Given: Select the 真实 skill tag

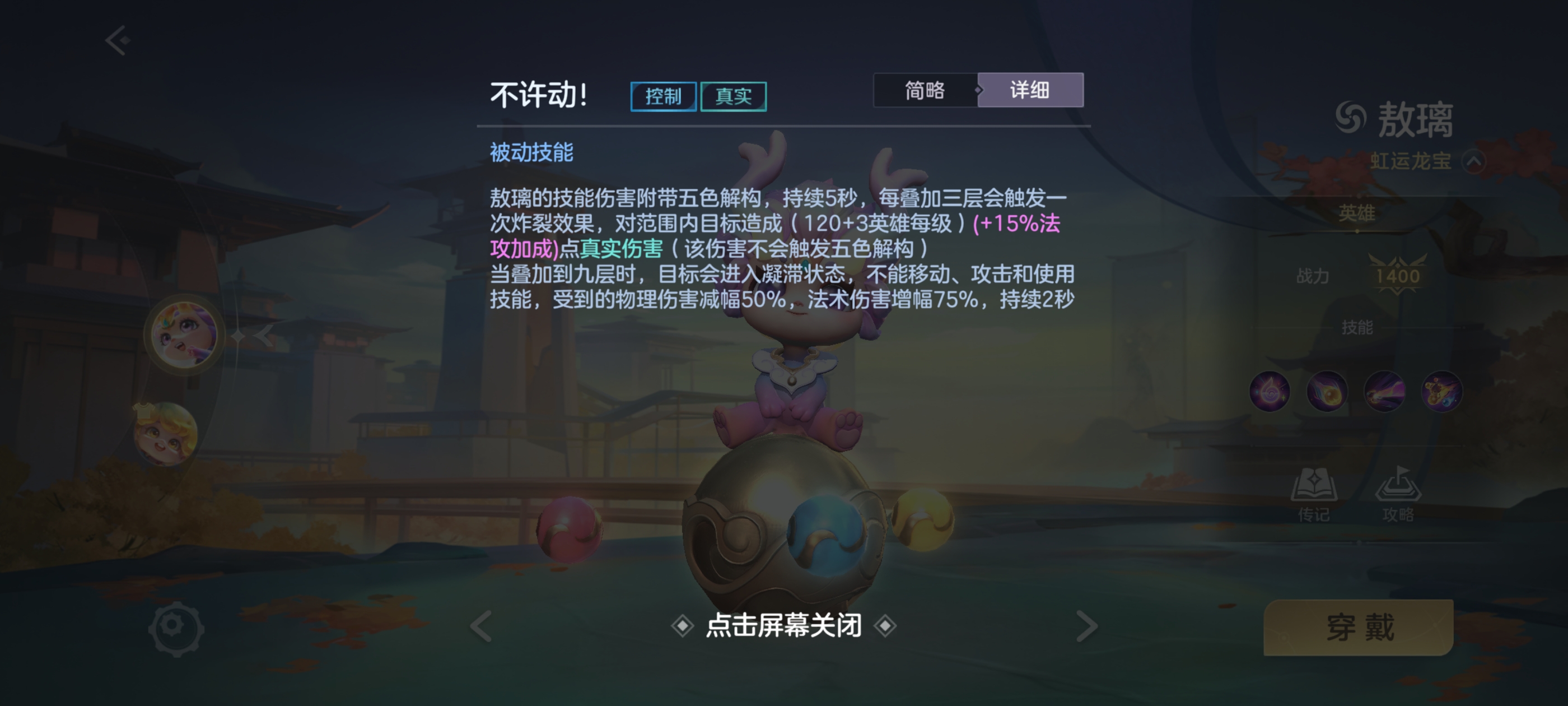Looking at the screenshot, I should pos(734,96).
